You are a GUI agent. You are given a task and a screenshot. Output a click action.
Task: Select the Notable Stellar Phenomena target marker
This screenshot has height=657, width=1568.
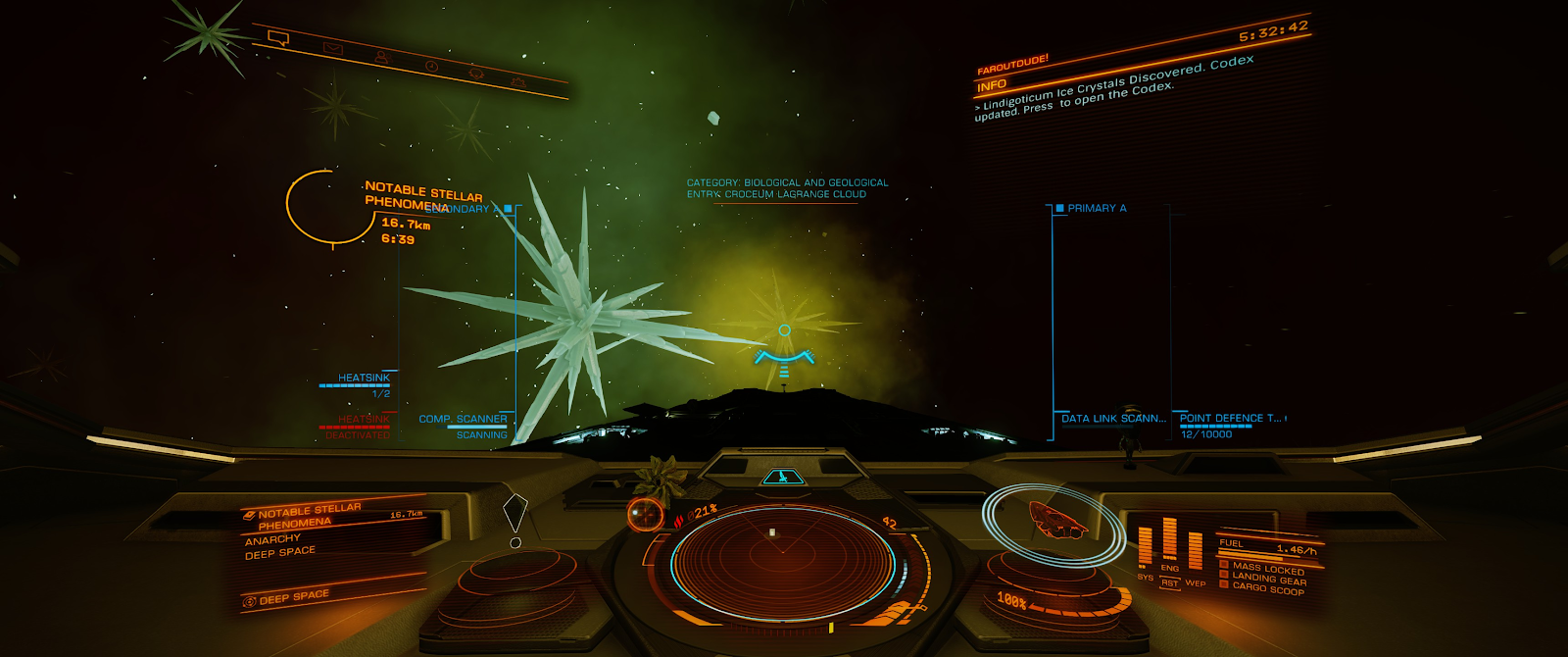pos(321,206)
